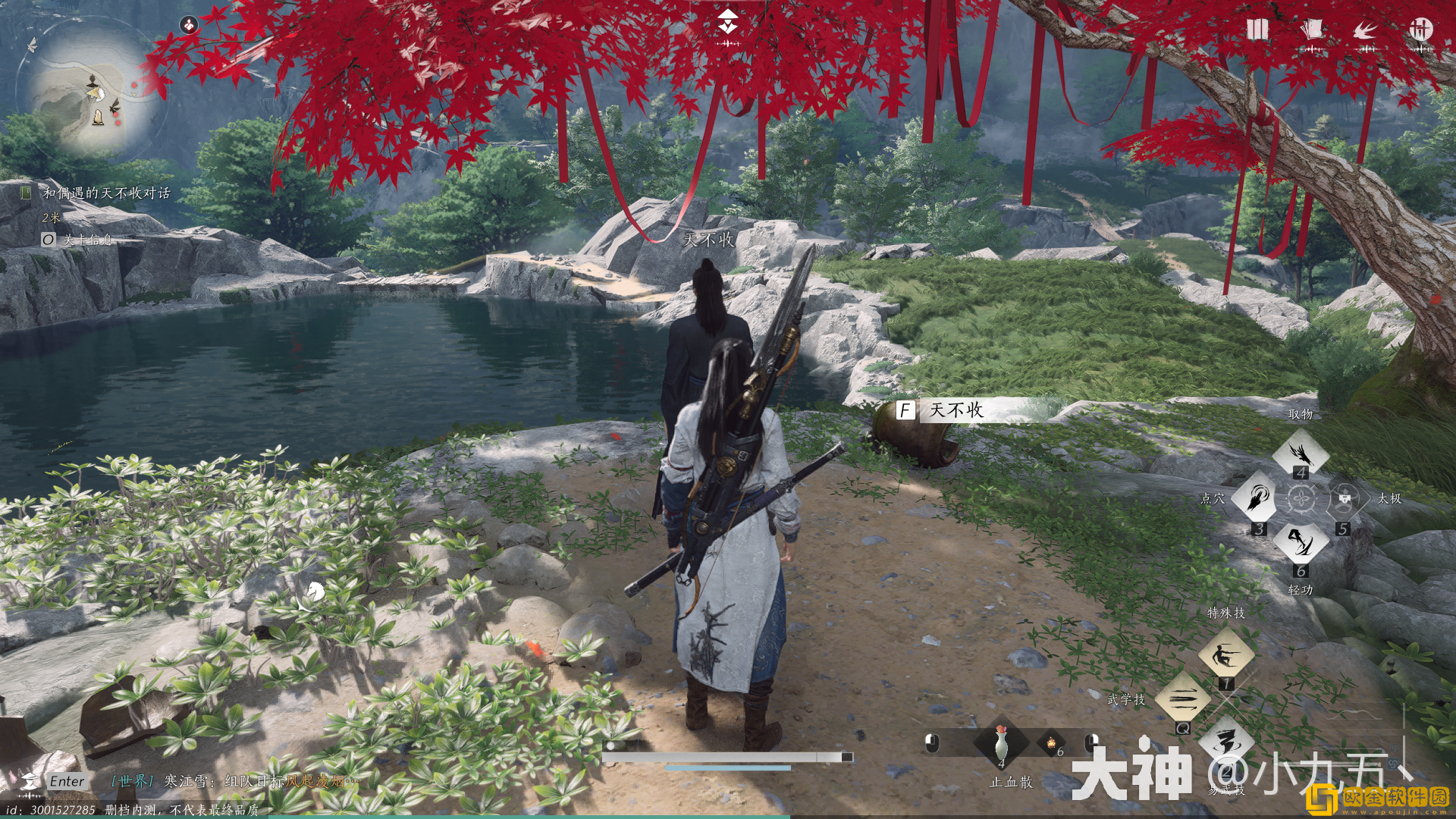
Task: Activate the 取物 skill icon
Action: pyautogui.click(x=1300, y=453)
